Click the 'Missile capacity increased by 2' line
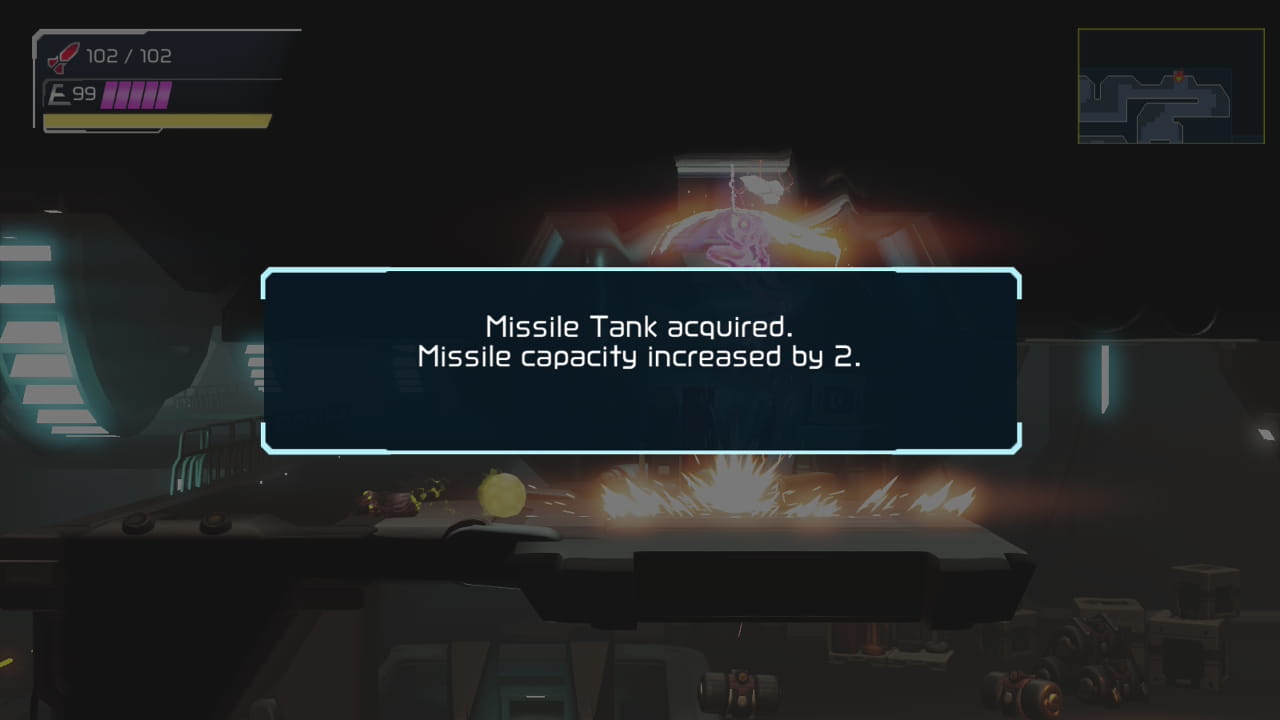The width and height of the screenshot is (1280, 720). [x=638, y=355]
